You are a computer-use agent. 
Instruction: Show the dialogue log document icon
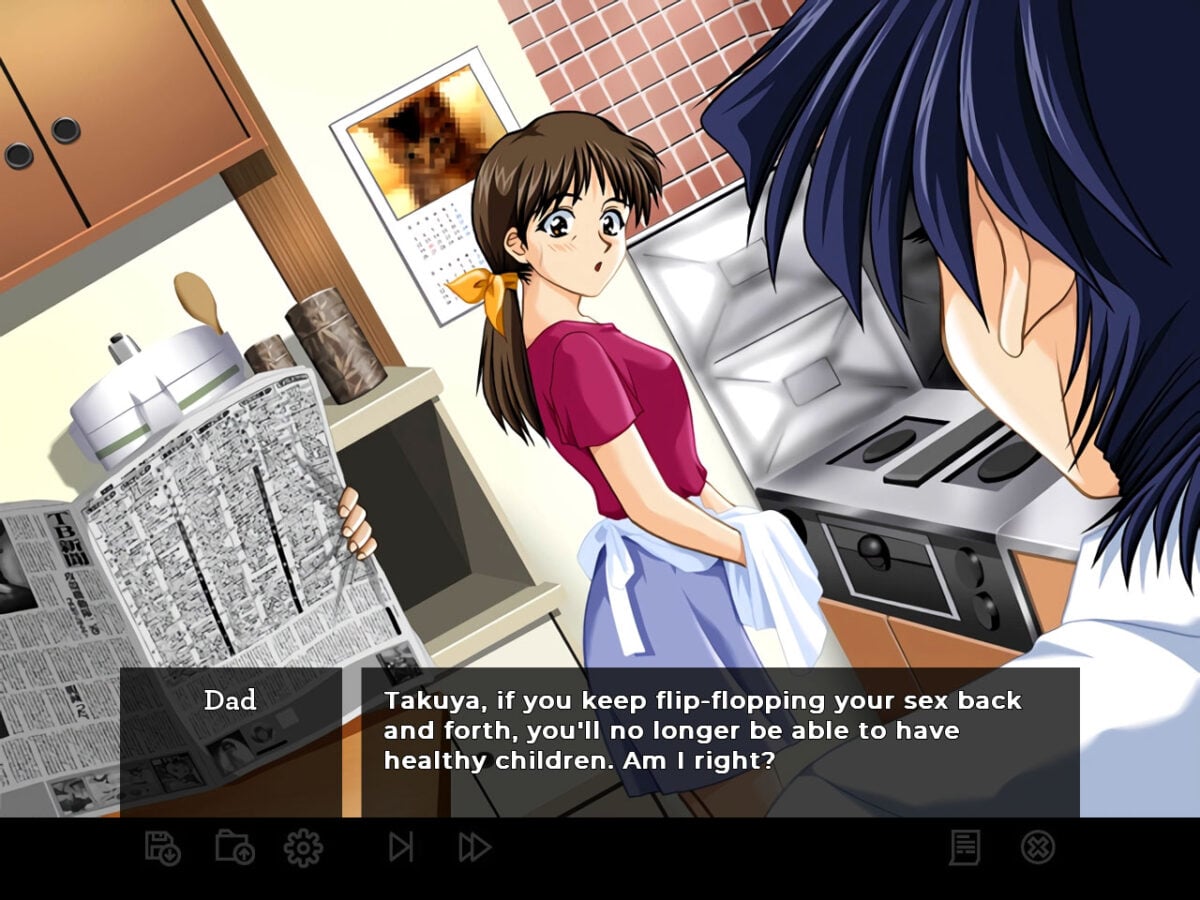point(964,848)
